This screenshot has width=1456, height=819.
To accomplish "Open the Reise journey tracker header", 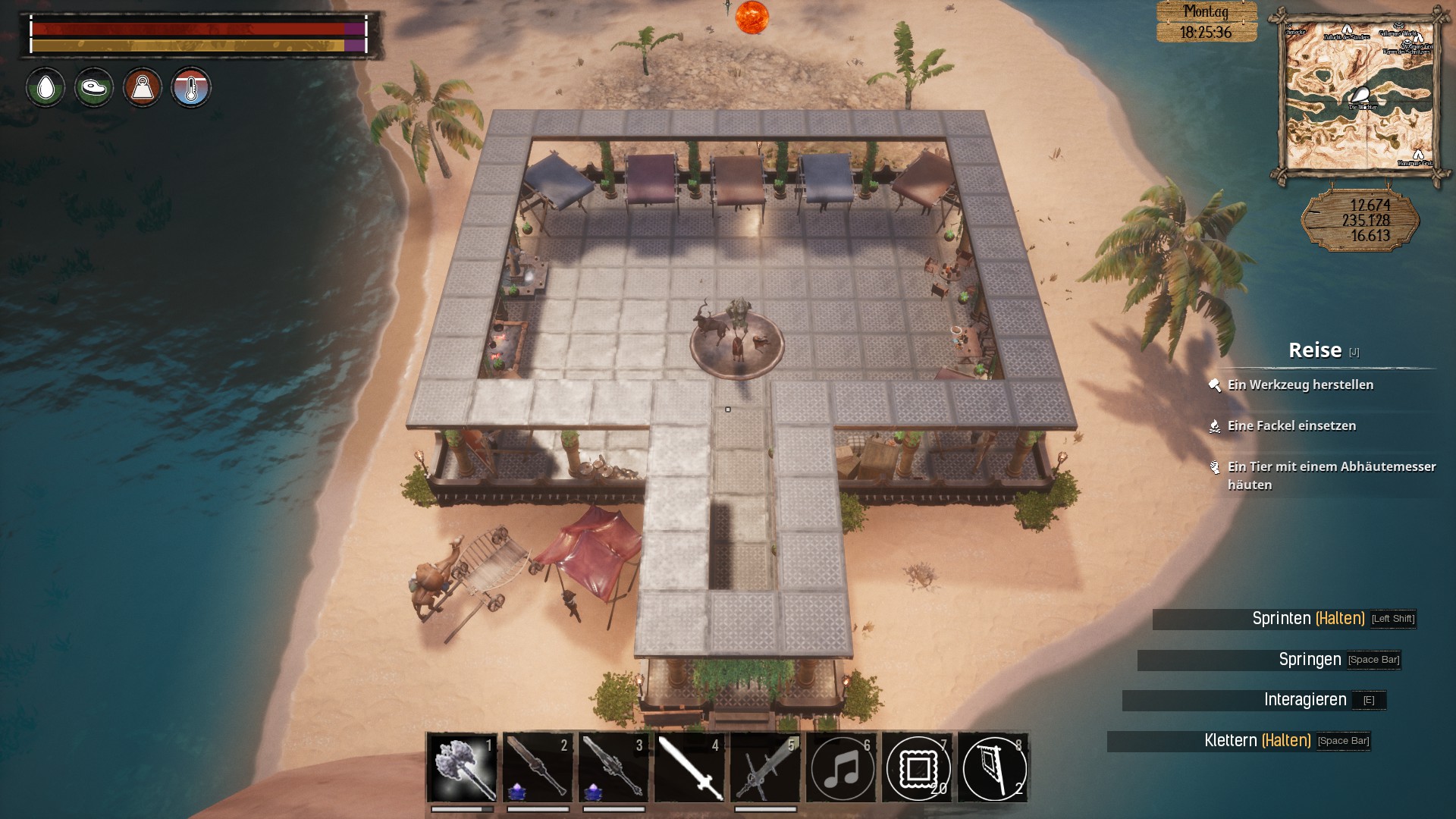I will click(1316, 350).
